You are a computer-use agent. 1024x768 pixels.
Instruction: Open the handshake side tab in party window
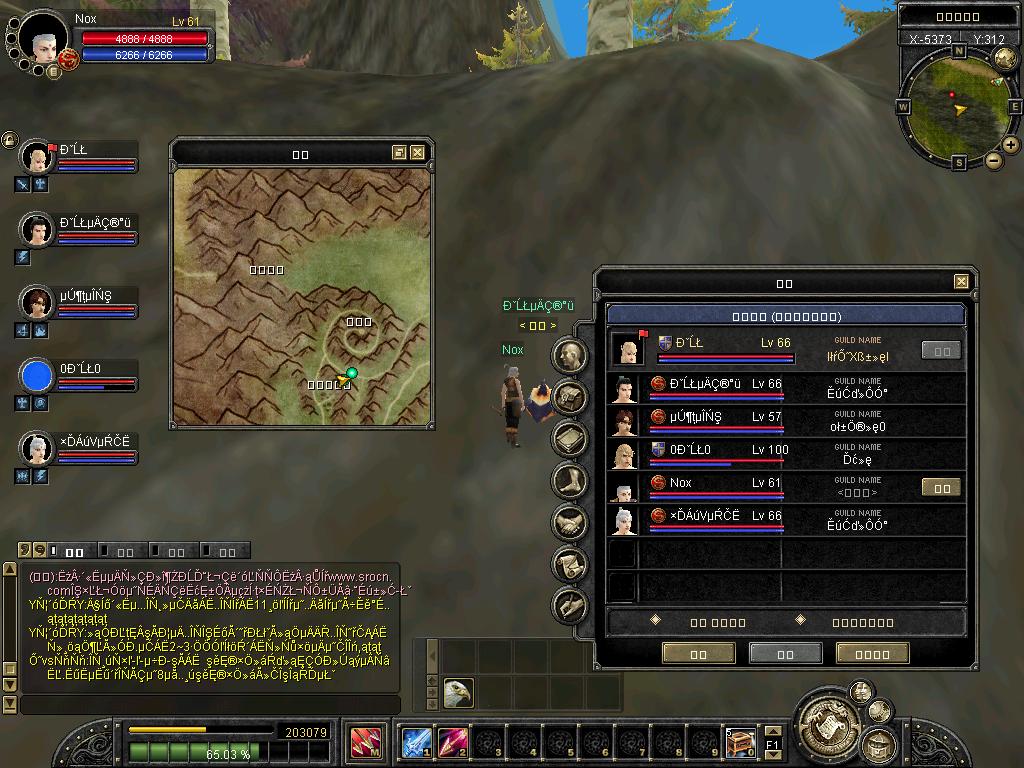tap(570, 522)
